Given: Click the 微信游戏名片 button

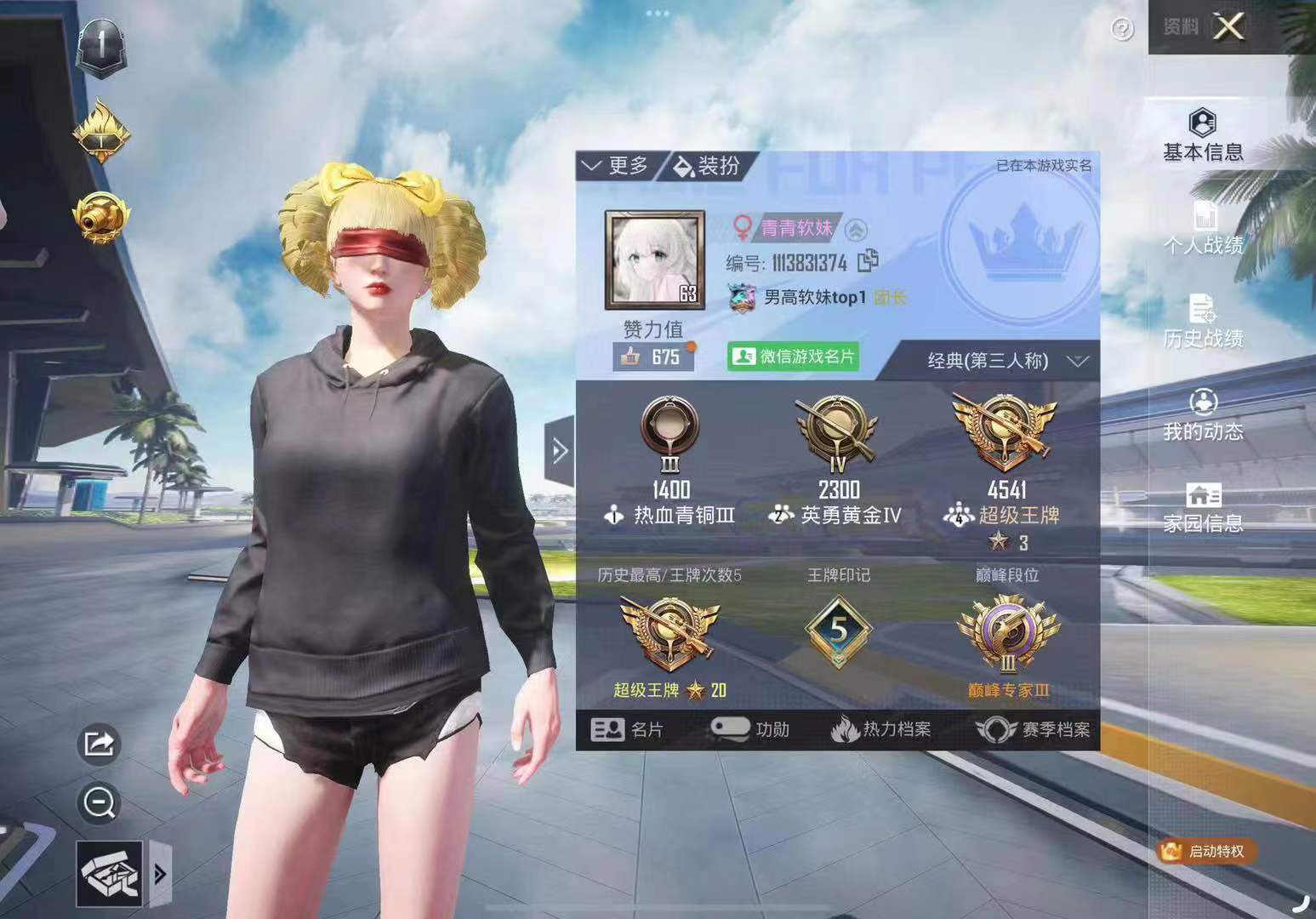Looking at the screenshot, I should pyautogui.click(x=794, y=357).
